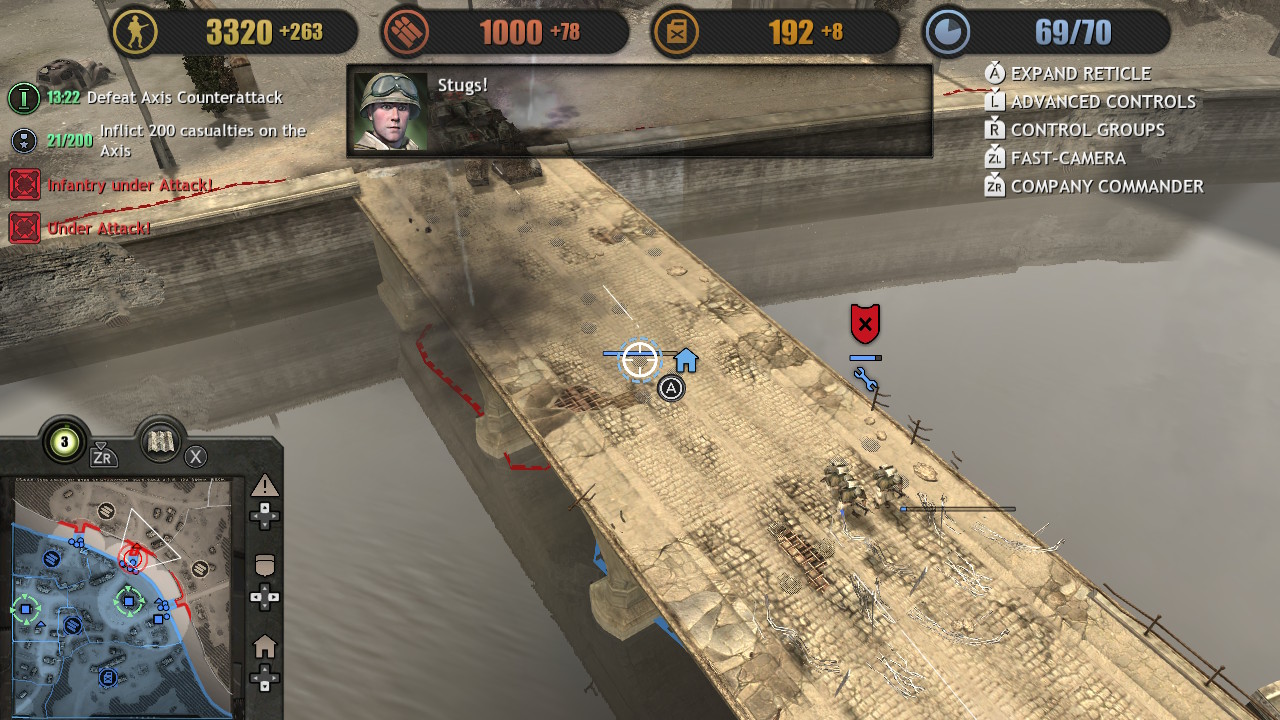
Task: Open the green command points badge
Action: coord(65,442)
